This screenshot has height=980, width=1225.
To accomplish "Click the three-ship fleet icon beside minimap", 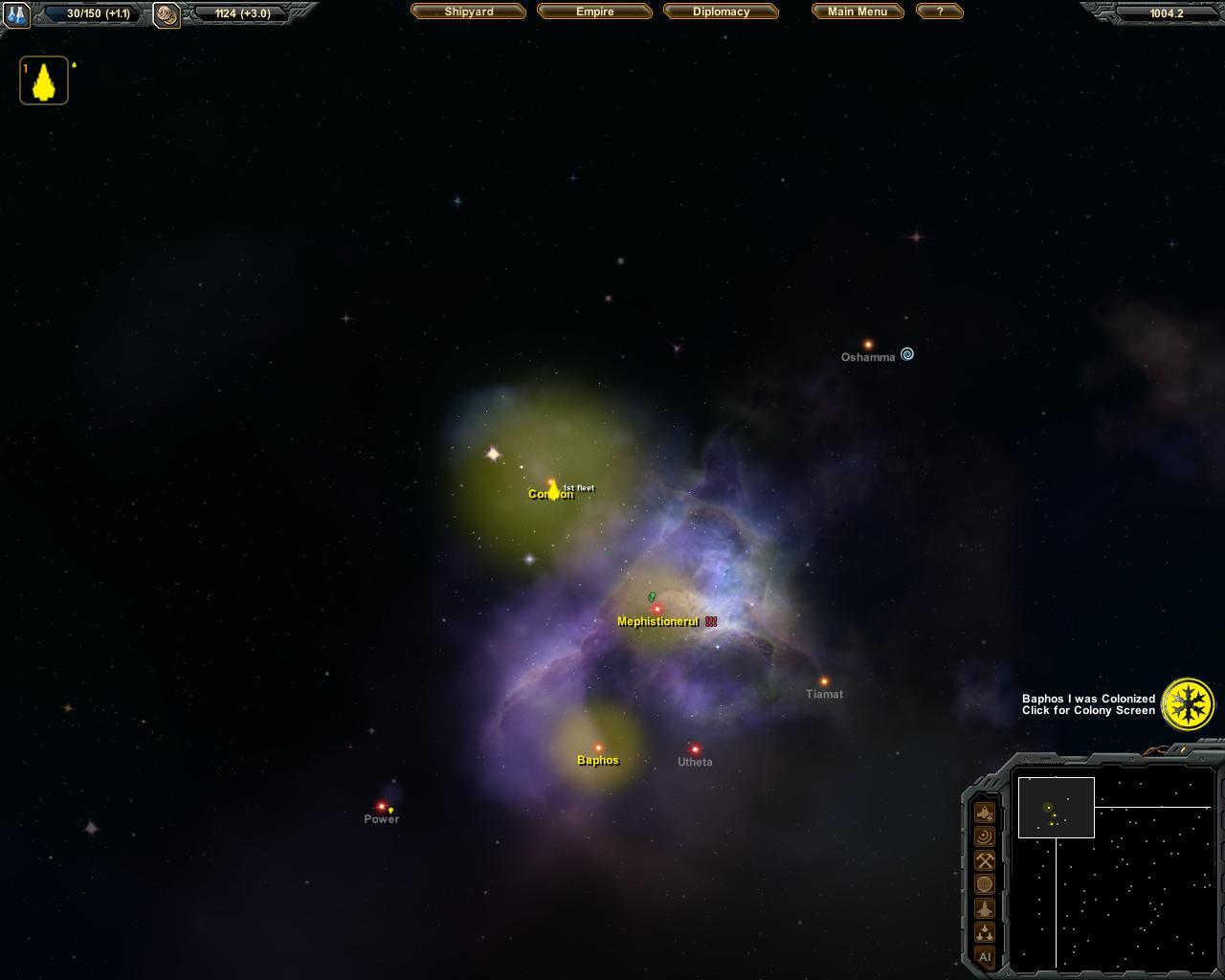I will [984, 932].
